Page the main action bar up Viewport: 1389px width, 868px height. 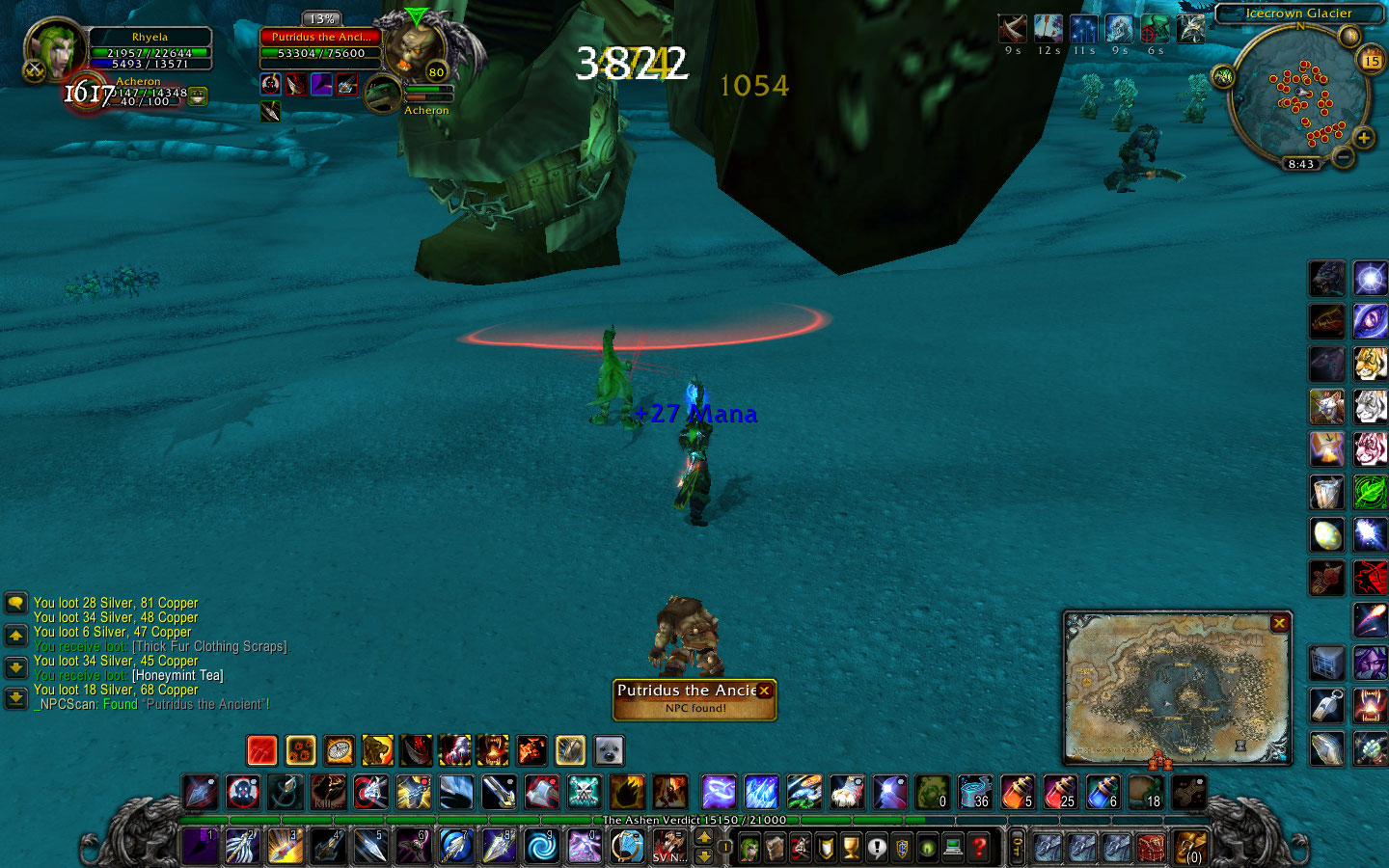click(x=704, y=837)
